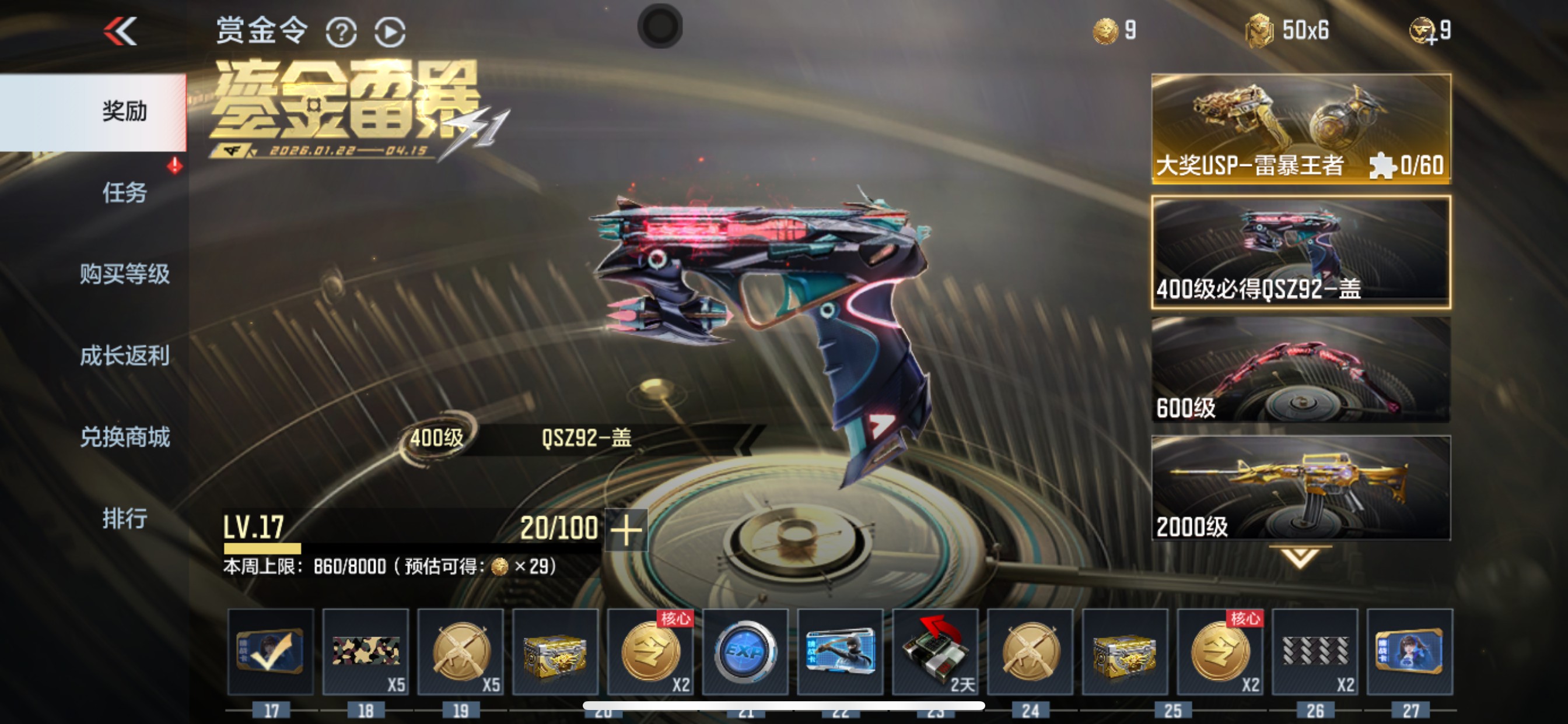Click the 购买等级 option
This screenshot has height=724, width=1568.
click(124, 275)
